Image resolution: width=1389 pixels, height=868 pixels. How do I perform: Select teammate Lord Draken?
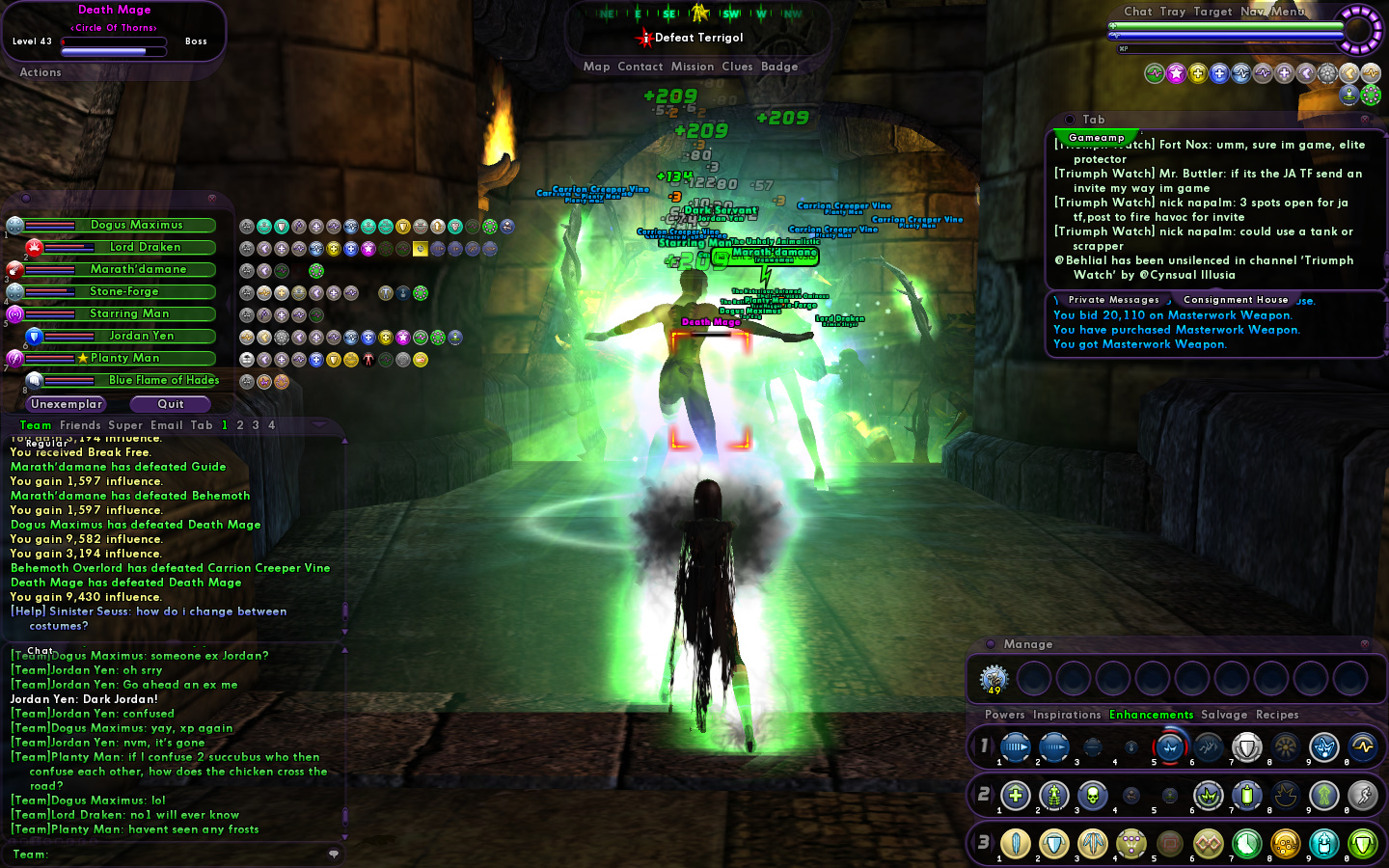(x=145, y=247)
